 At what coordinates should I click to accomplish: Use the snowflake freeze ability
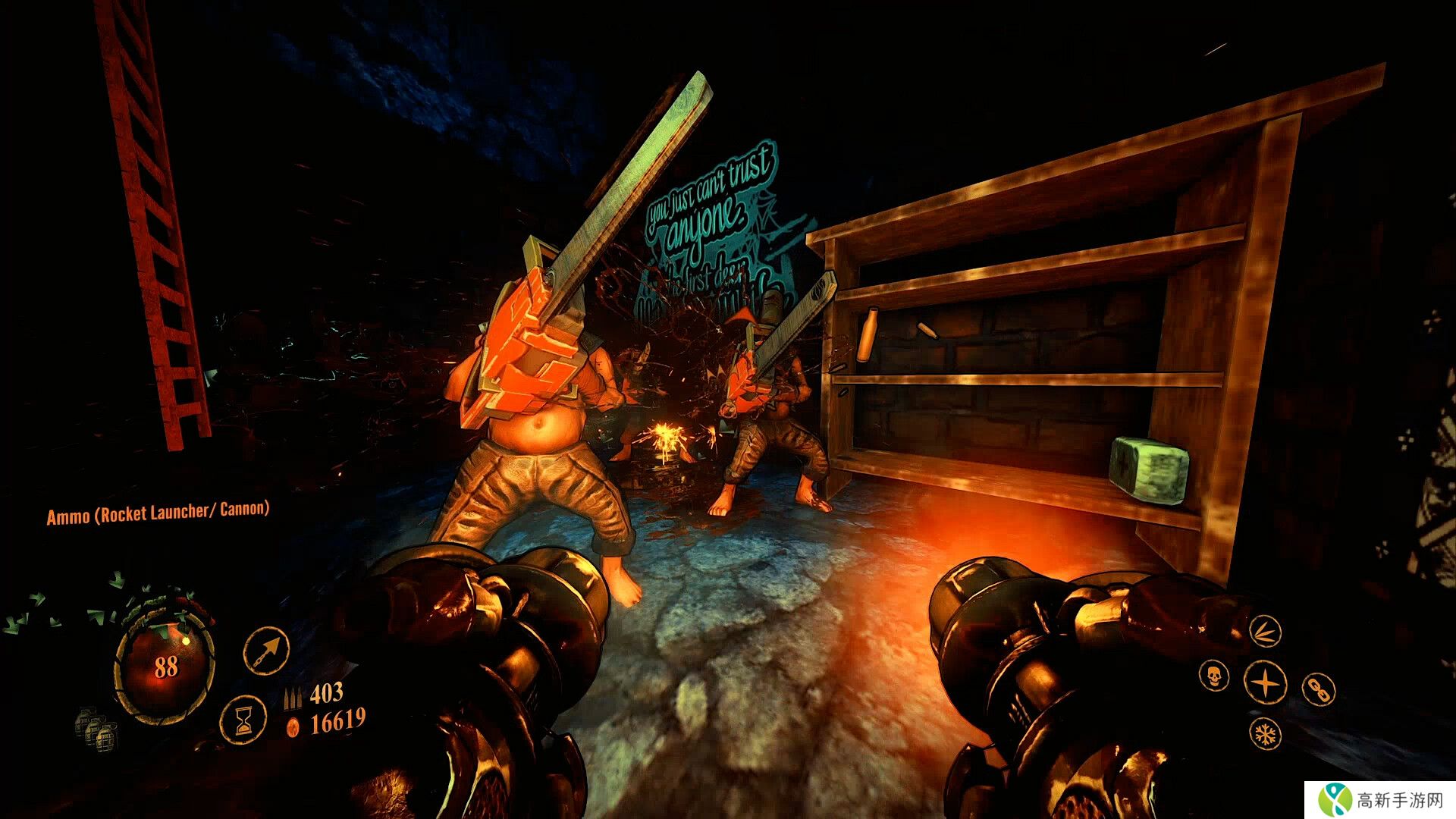[1264, 733]
